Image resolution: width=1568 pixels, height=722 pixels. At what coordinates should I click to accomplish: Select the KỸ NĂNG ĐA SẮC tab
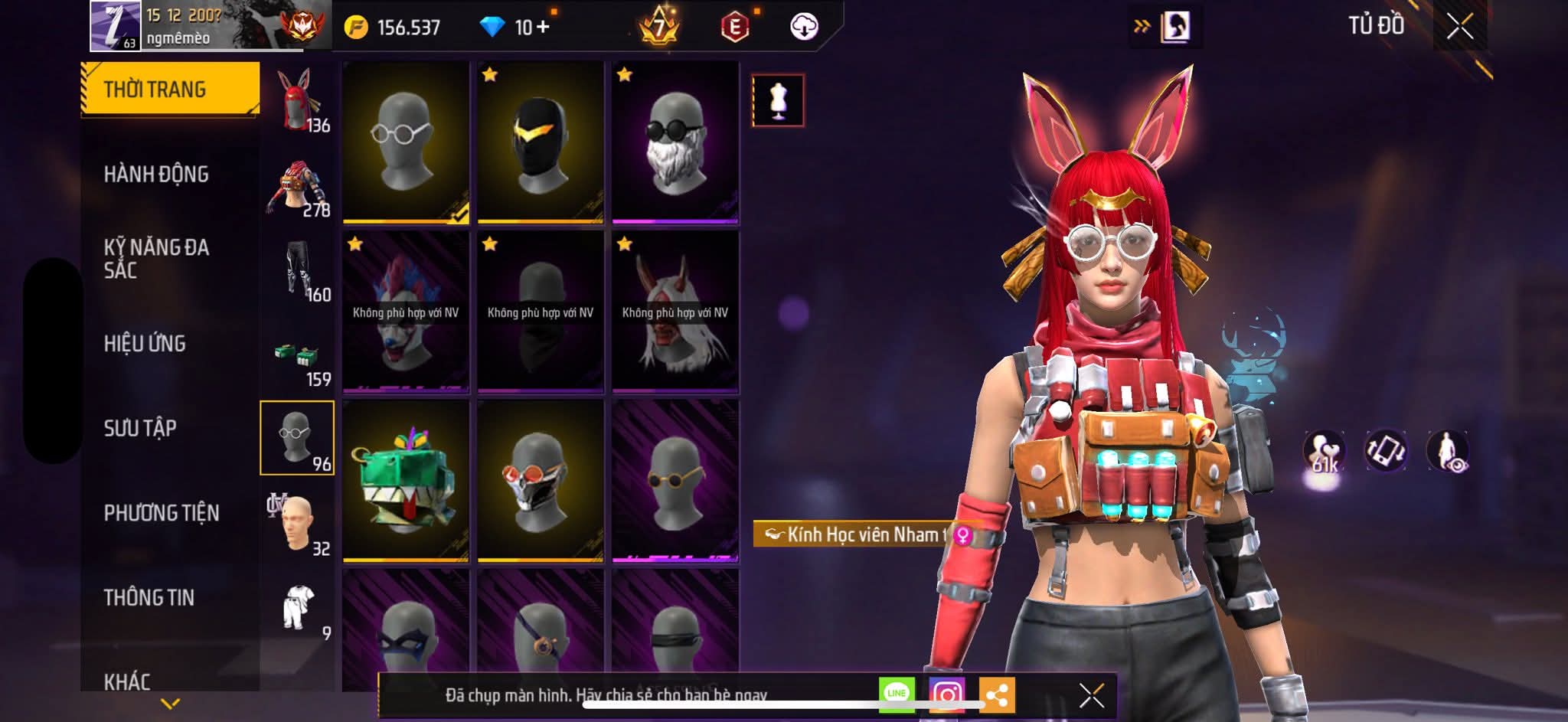(x=156, y=258)
